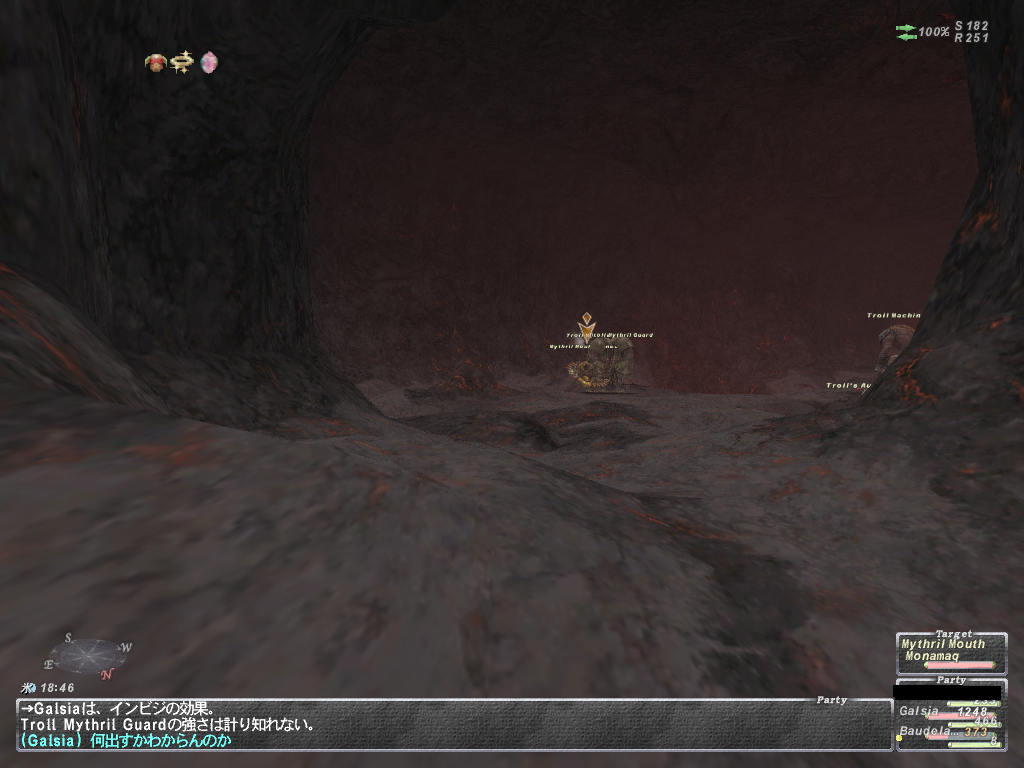1024x768 pixels.
Task: Select the golden sparkling ring status icon
Action: pyautogui.click(x=182, y=63)
